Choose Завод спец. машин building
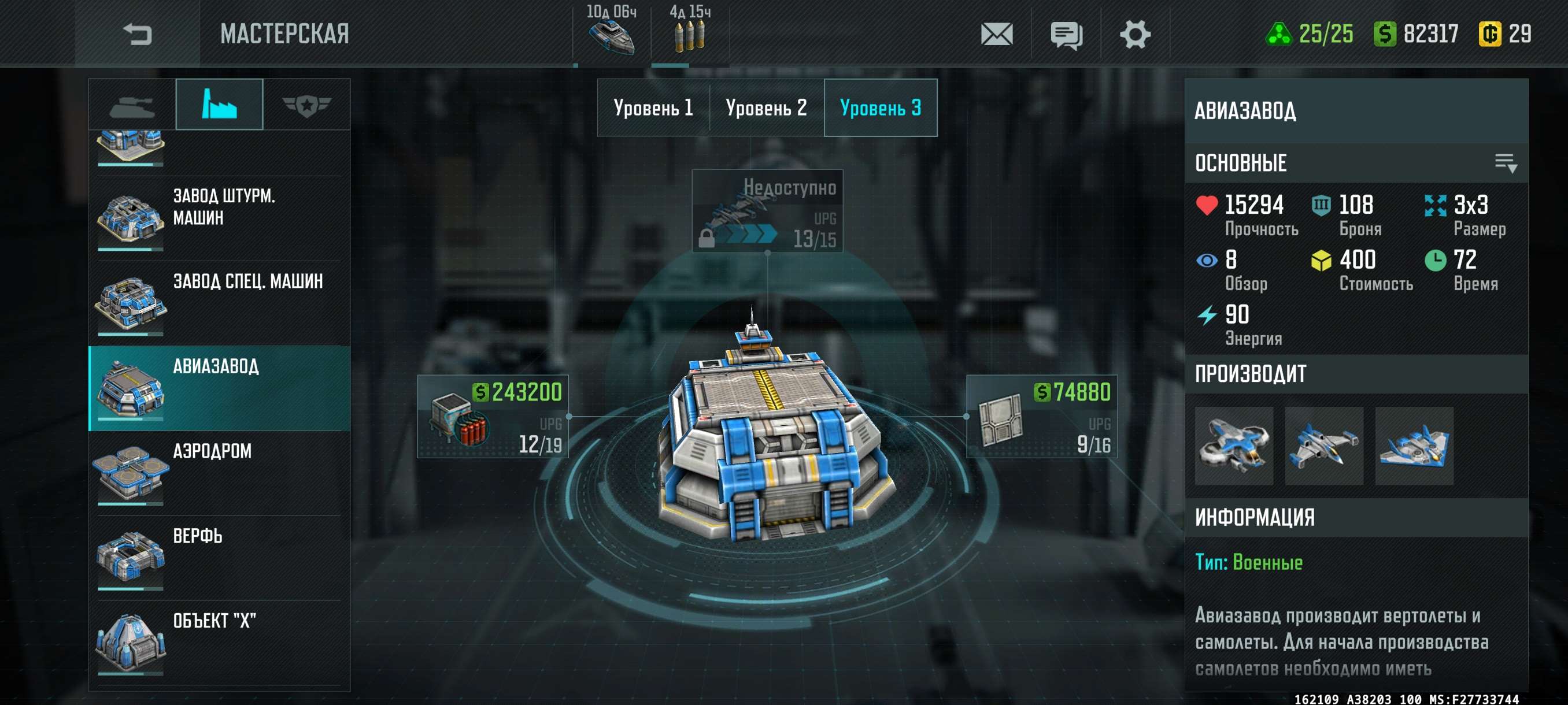The height and width of the screenshot is (705, 1568). pyautogui.click(x=219, y=303)
